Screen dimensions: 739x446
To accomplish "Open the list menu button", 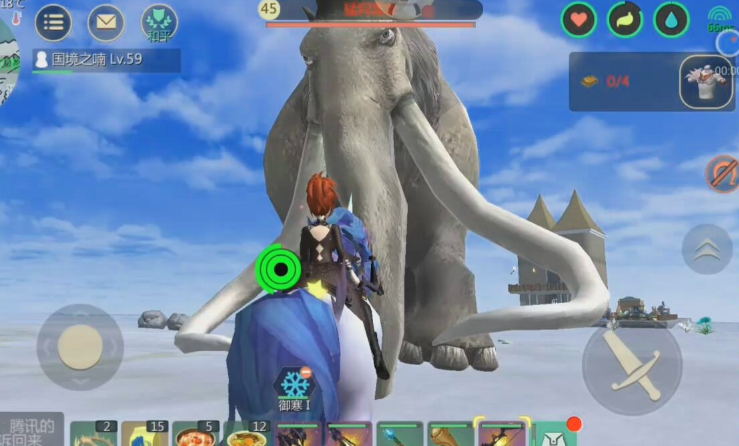I will pos(53,21).
